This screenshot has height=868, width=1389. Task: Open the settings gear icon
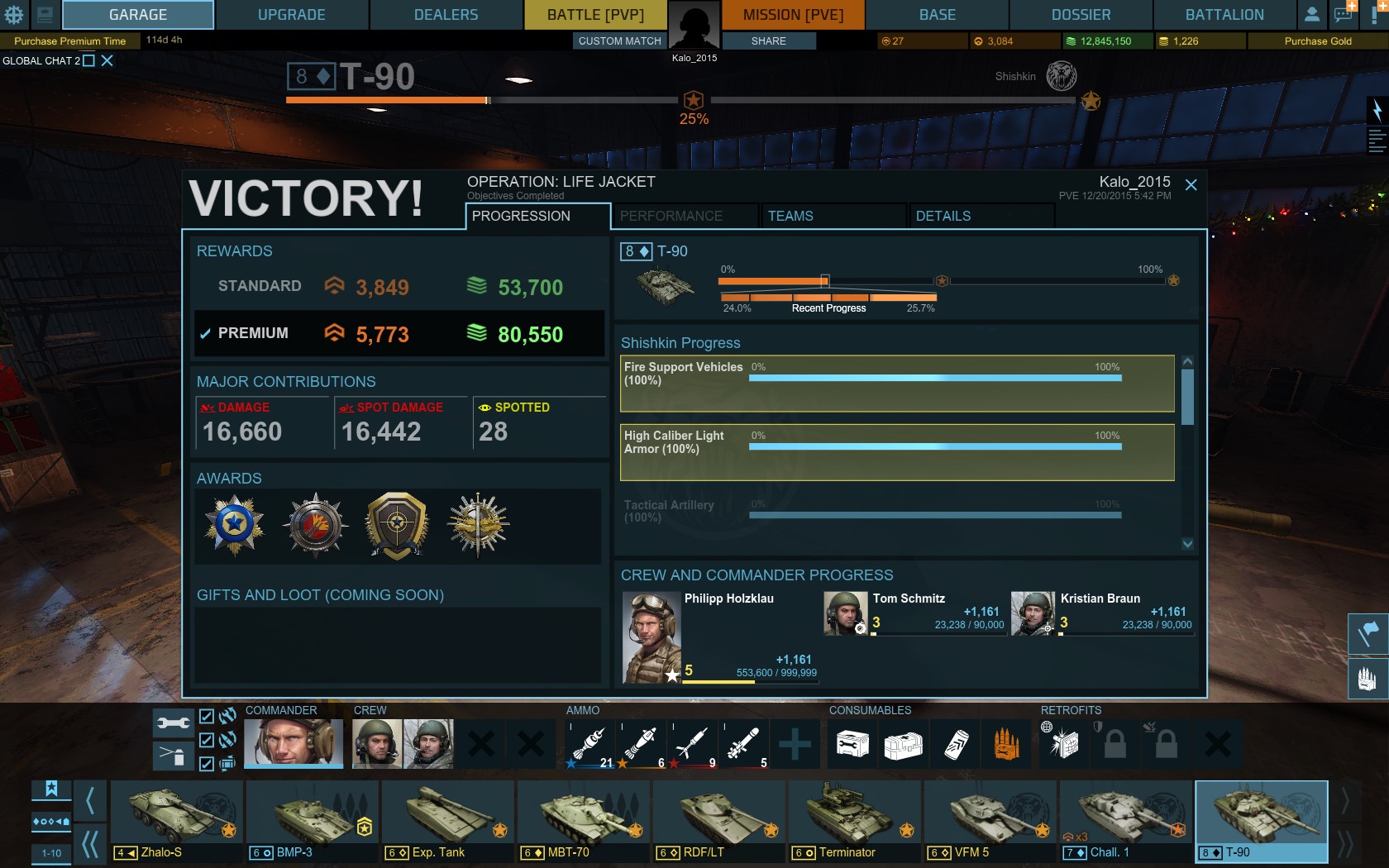click(14, 15)
